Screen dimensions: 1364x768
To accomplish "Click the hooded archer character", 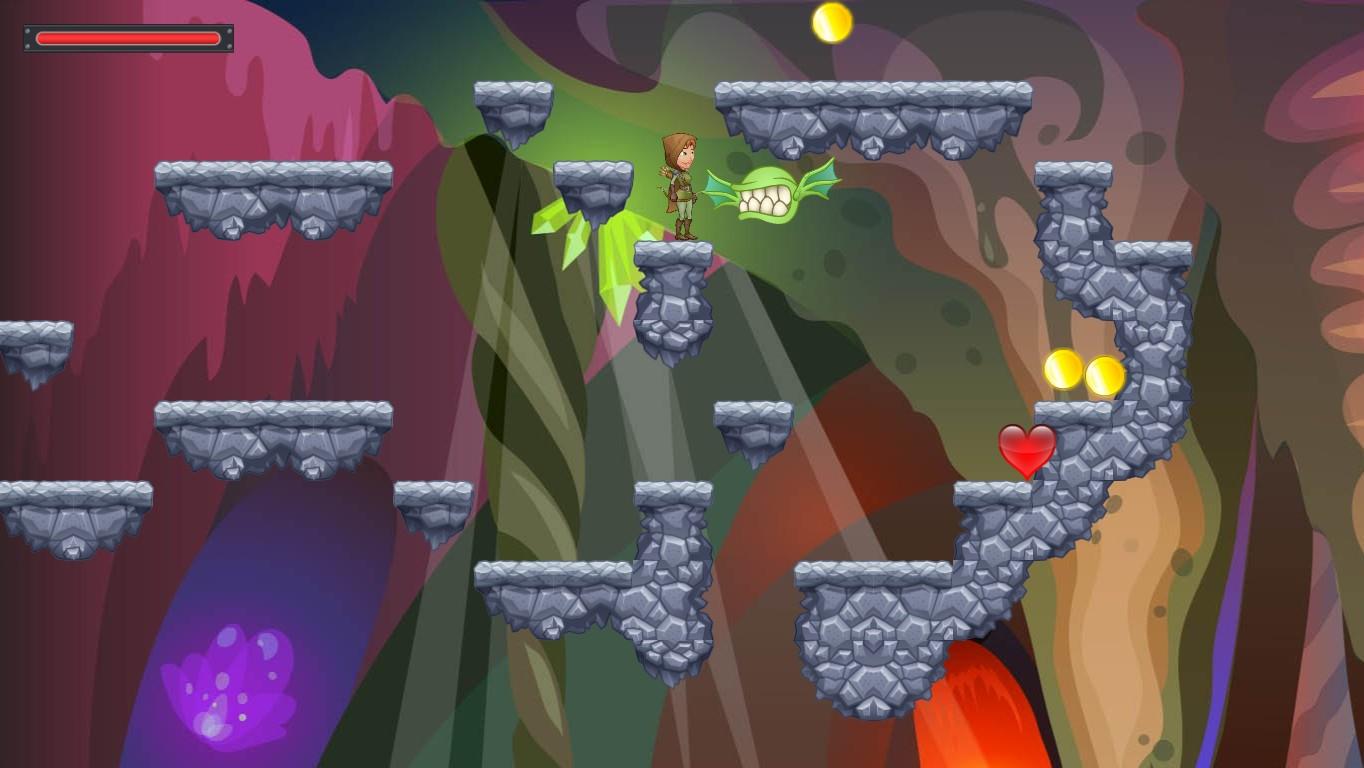I will (x=683, y=185).
